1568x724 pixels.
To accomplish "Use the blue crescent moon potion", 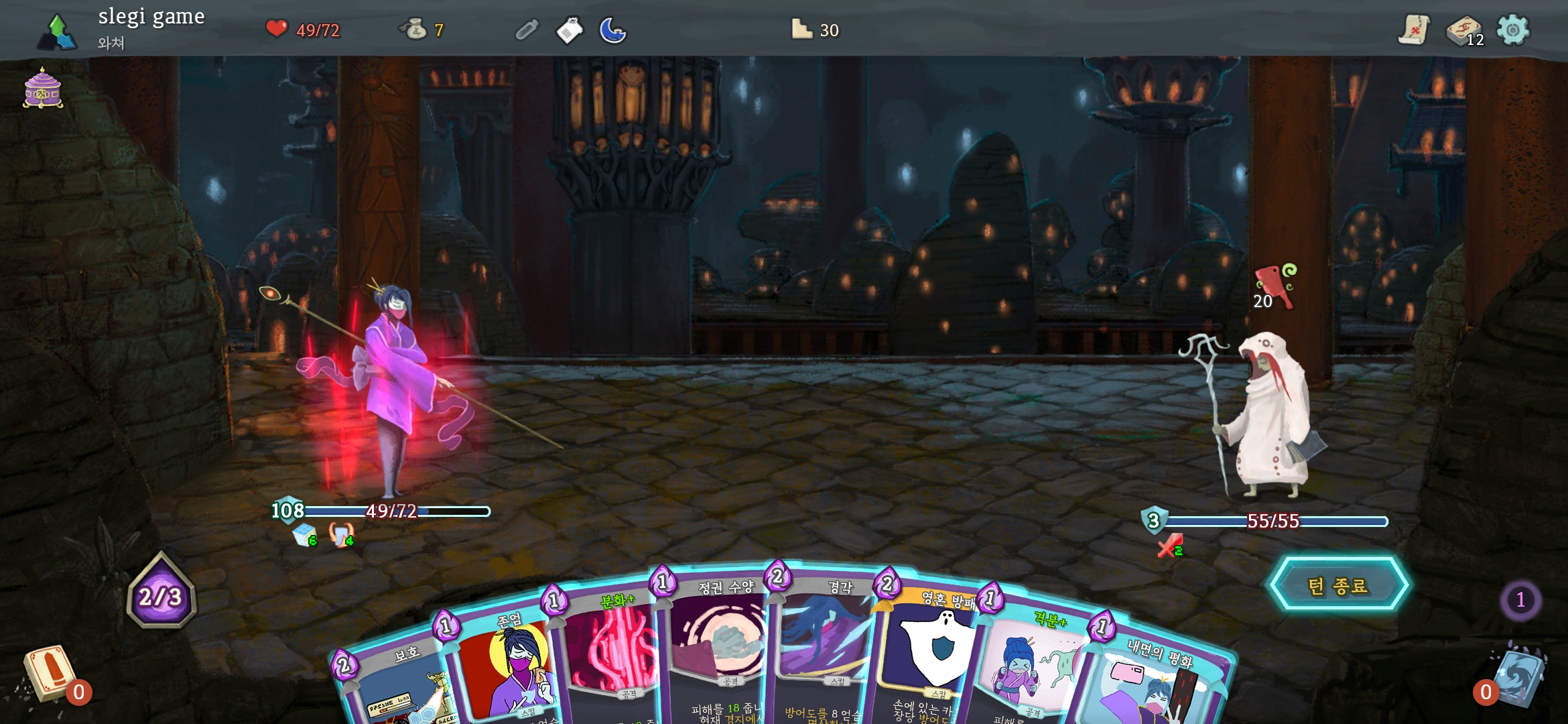I will (612, 30).
